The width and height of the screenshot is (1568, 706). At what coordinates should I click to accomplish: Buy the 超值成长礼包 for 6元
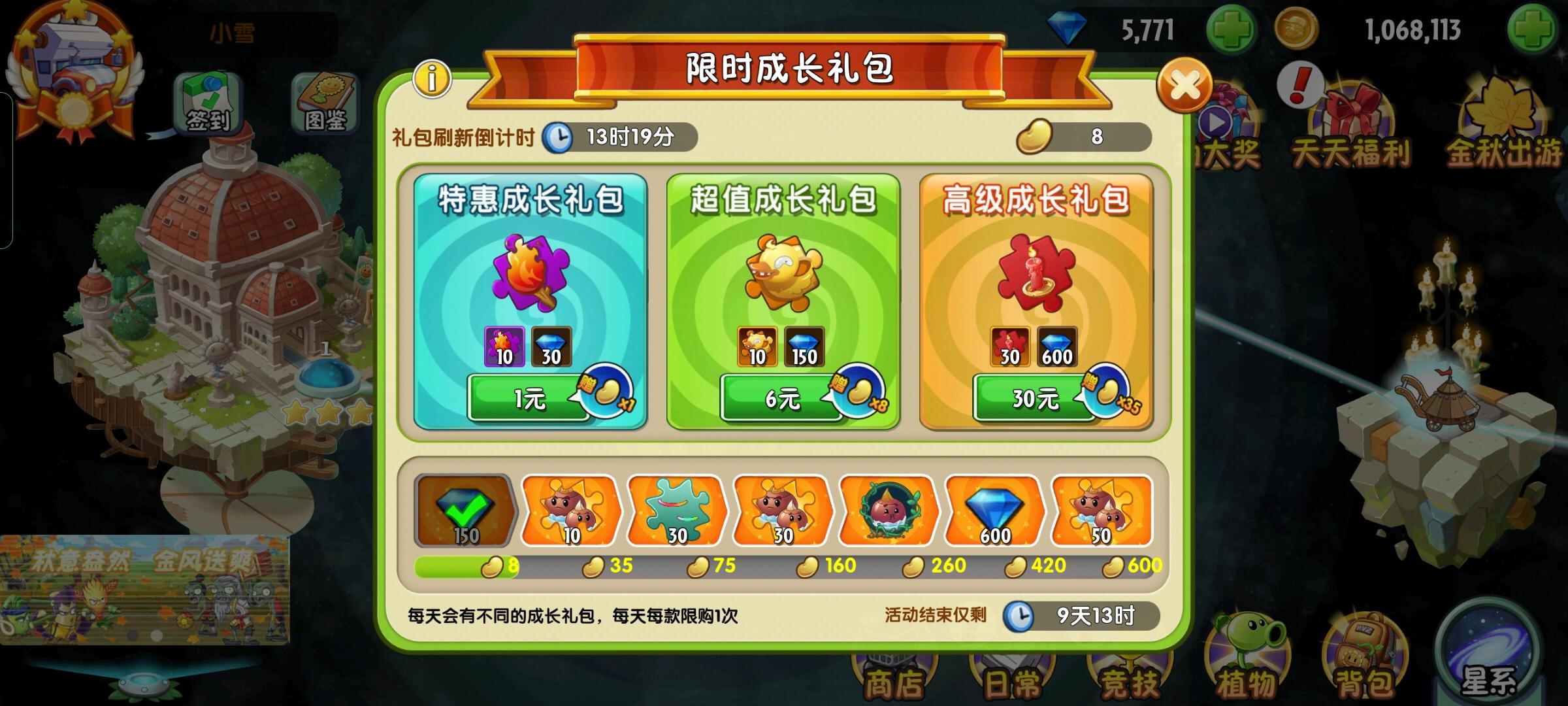(x=783, y=397)
